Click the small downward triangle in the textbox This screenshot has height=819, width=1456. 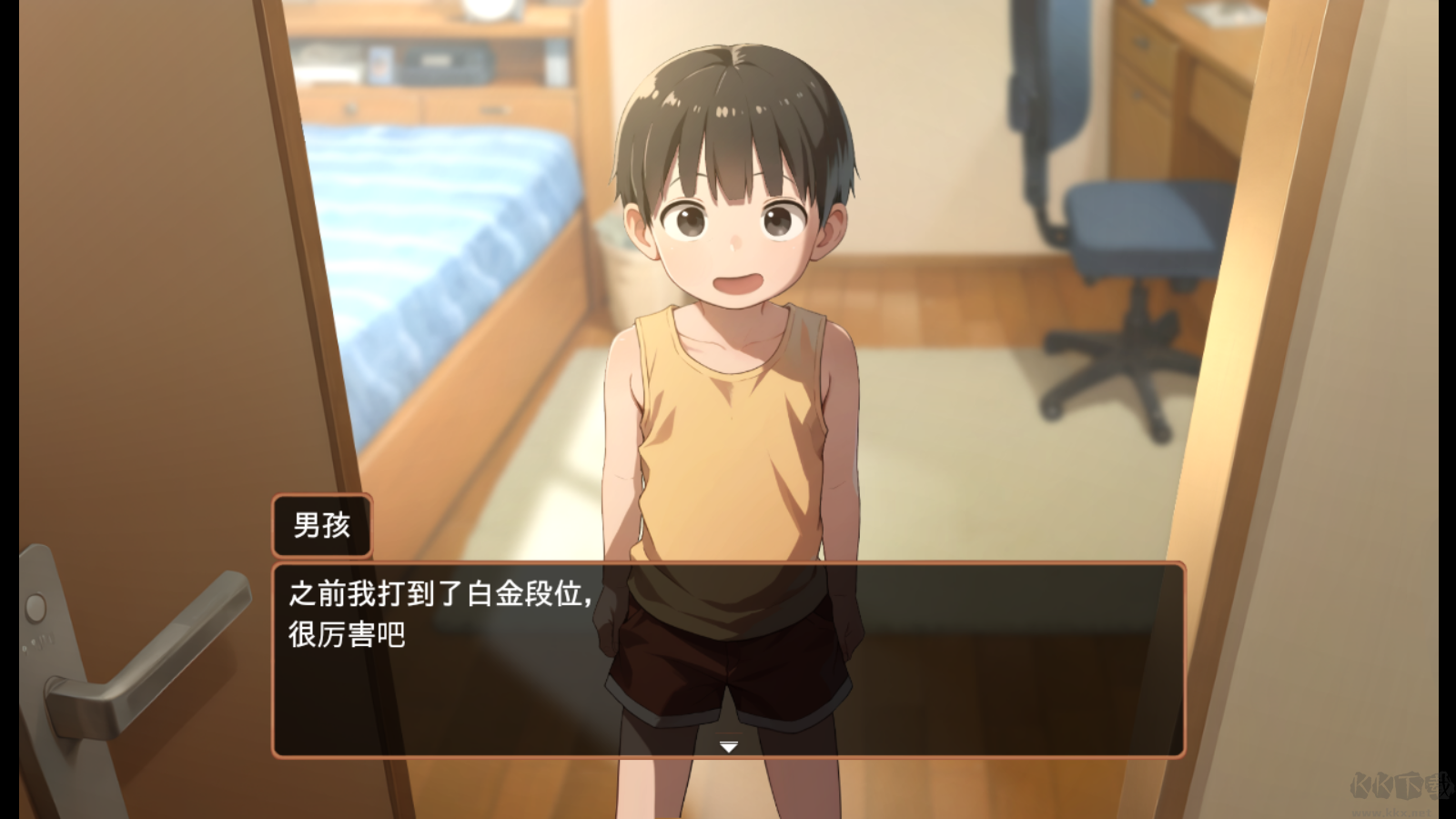click(728, 748)
